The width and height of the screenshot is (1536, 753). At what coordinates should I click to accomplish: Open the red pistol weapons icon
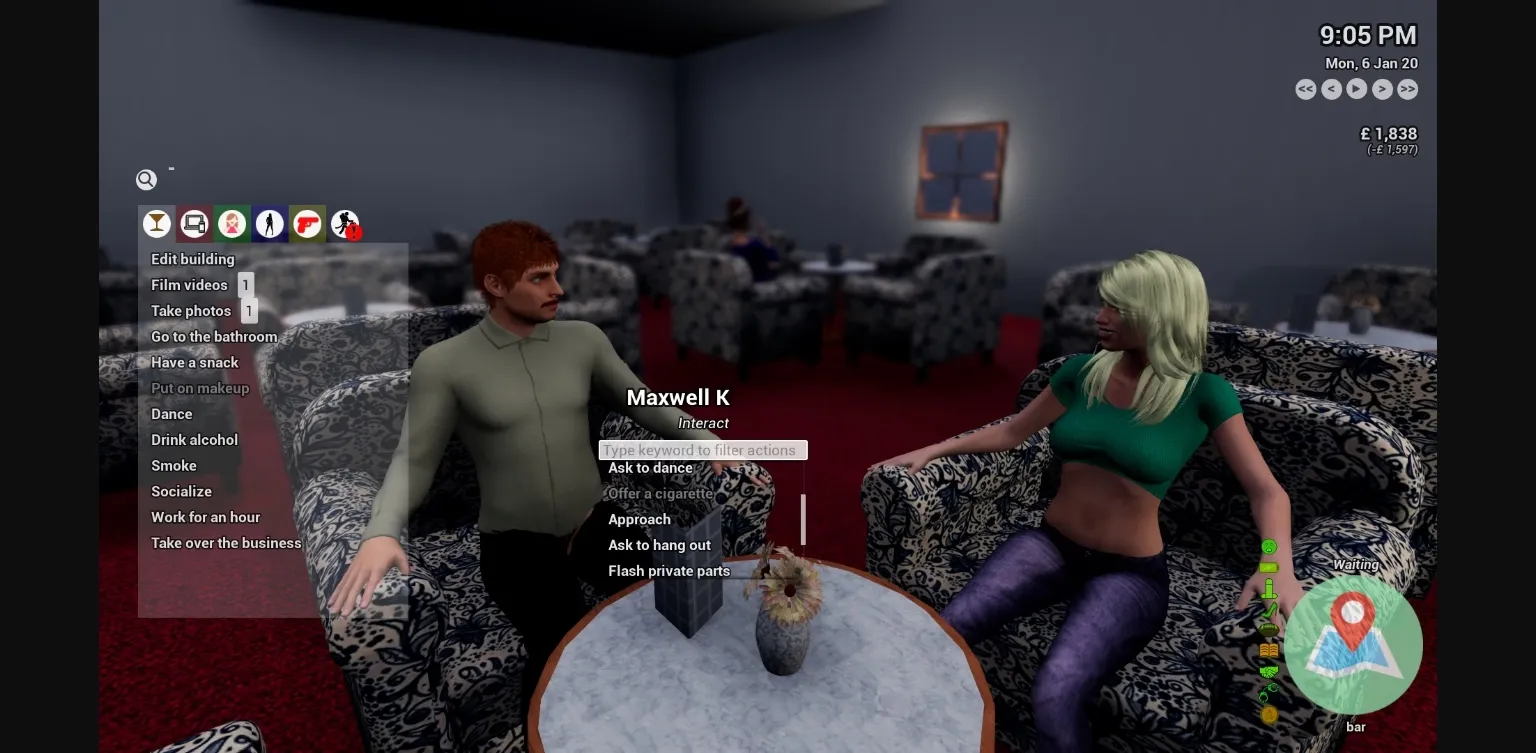(307, 224)
